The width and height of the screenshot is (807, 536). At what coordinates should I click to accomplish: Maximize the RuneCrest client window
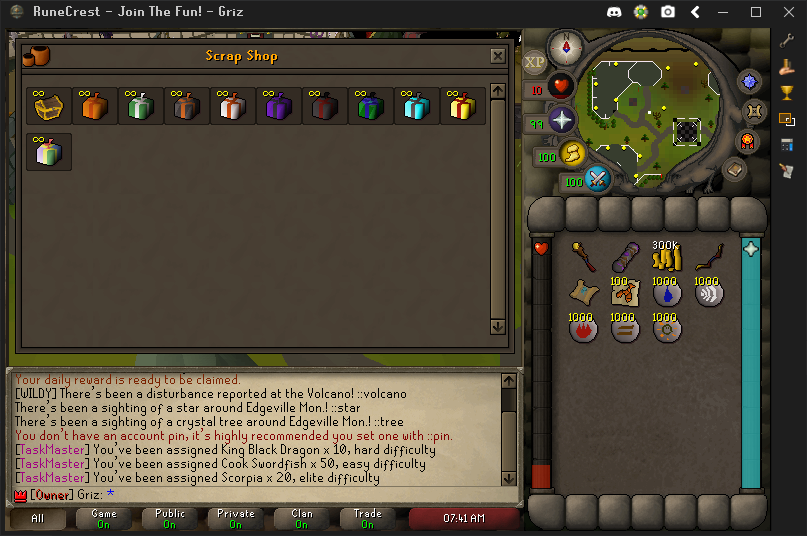coord(756,12)
